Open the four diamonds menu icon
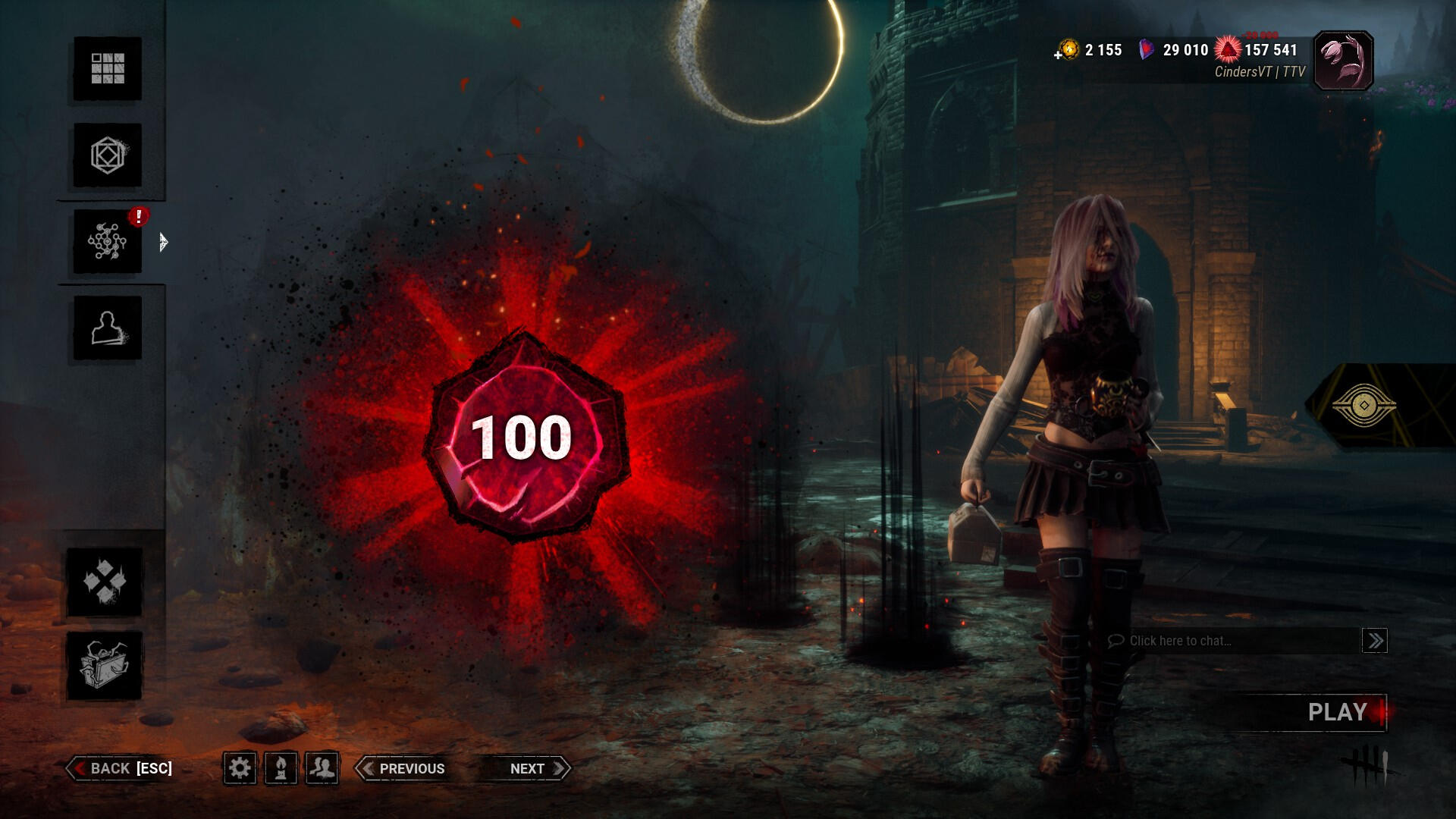Image resolution: width=1456 pixels, height=819 pixels. (105, 582)
